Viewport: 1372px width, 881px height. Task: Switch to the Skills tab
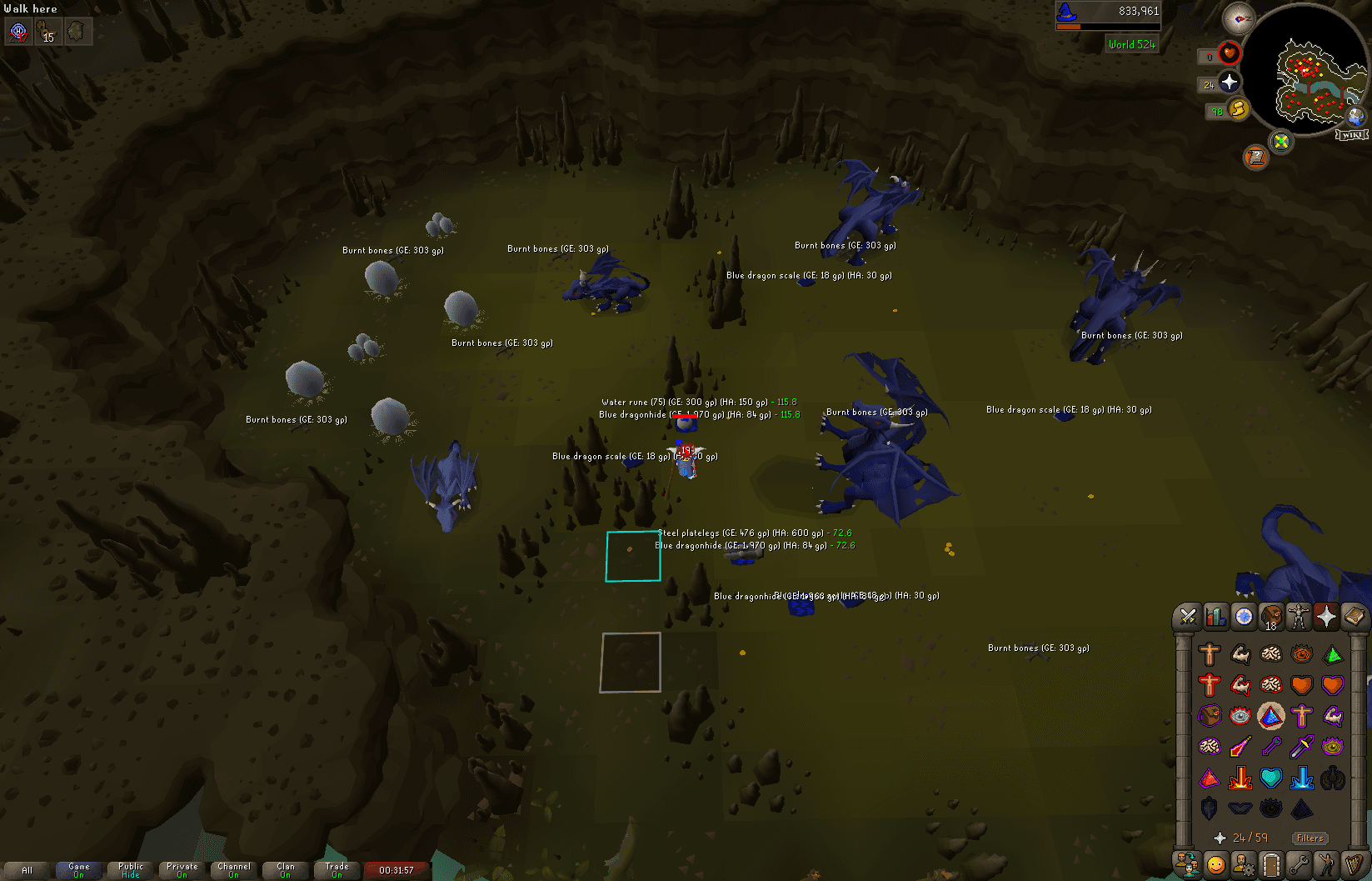pos(1215,617)
